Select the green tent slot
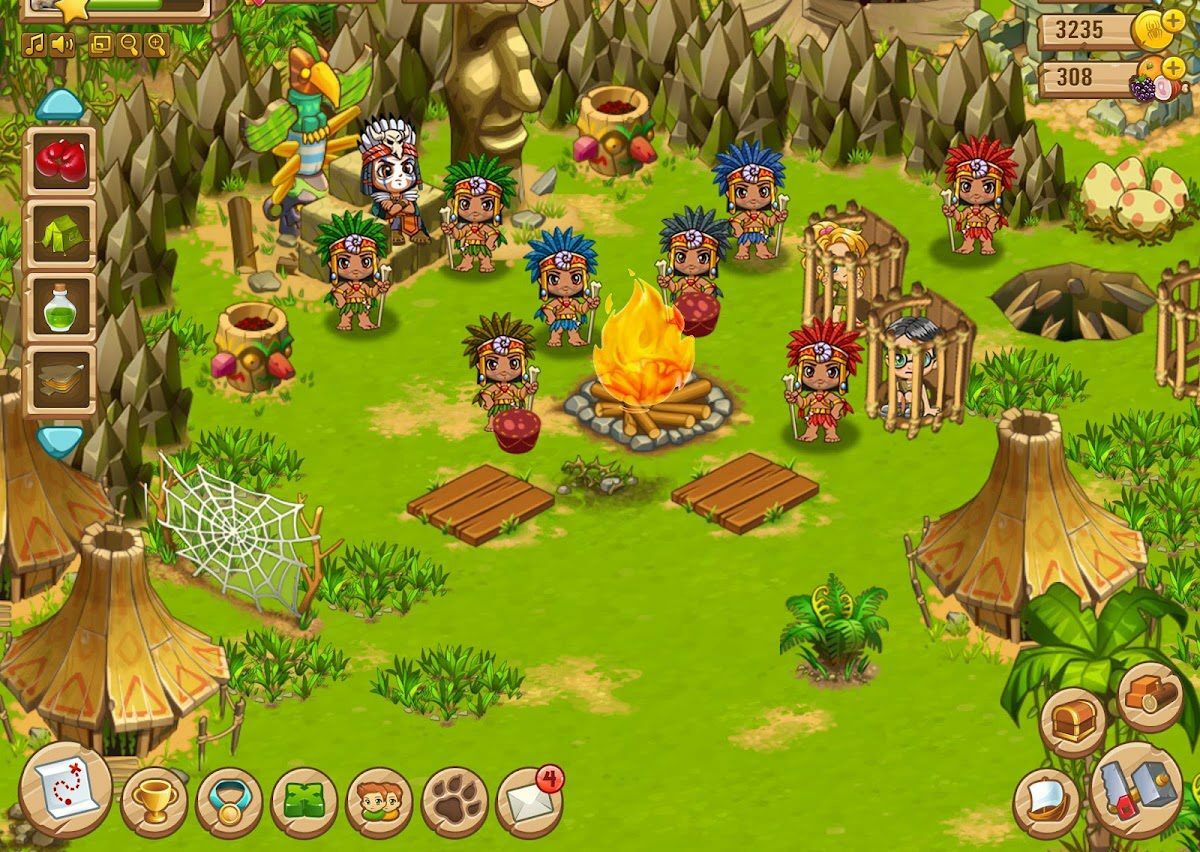The height and width of the screenshot is (852, 1200). click(60, 234)
